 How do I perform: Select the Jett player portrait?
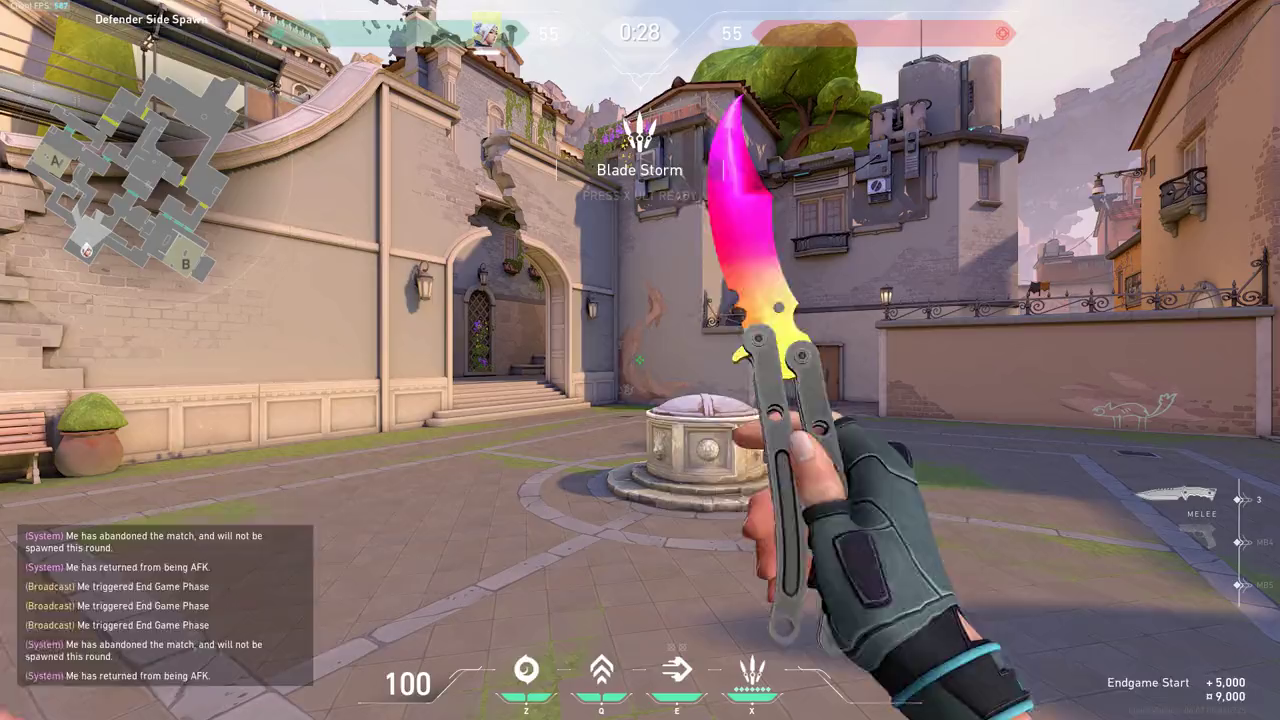tap(486, 32)
